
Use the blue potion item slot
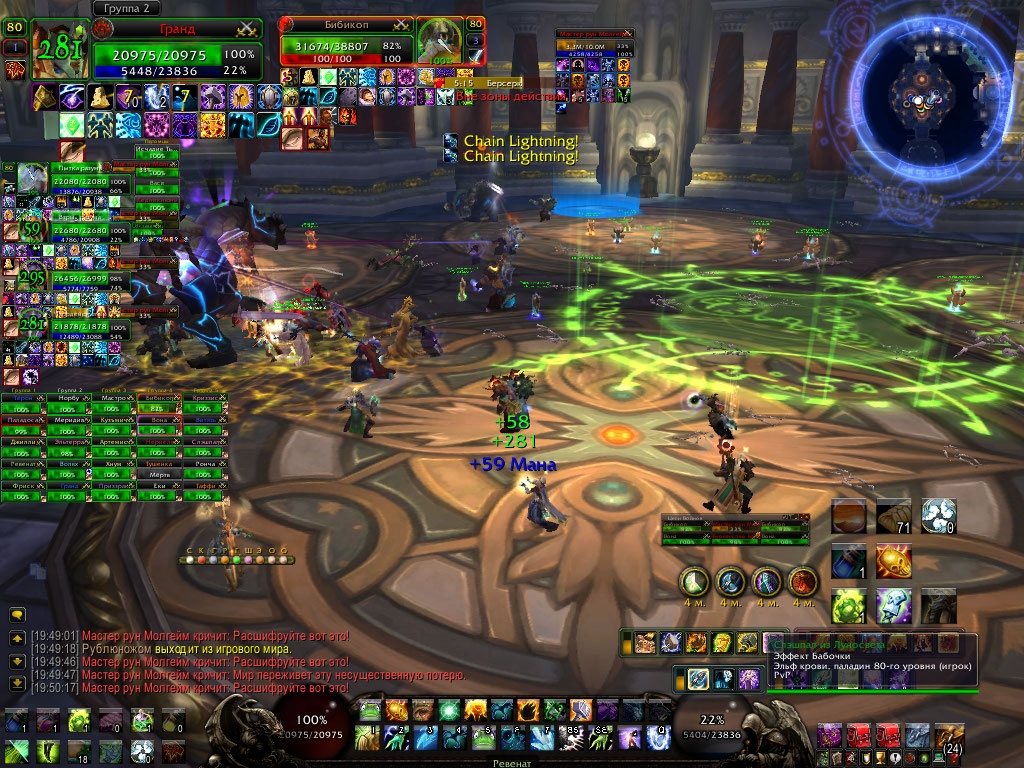point(849,561)
